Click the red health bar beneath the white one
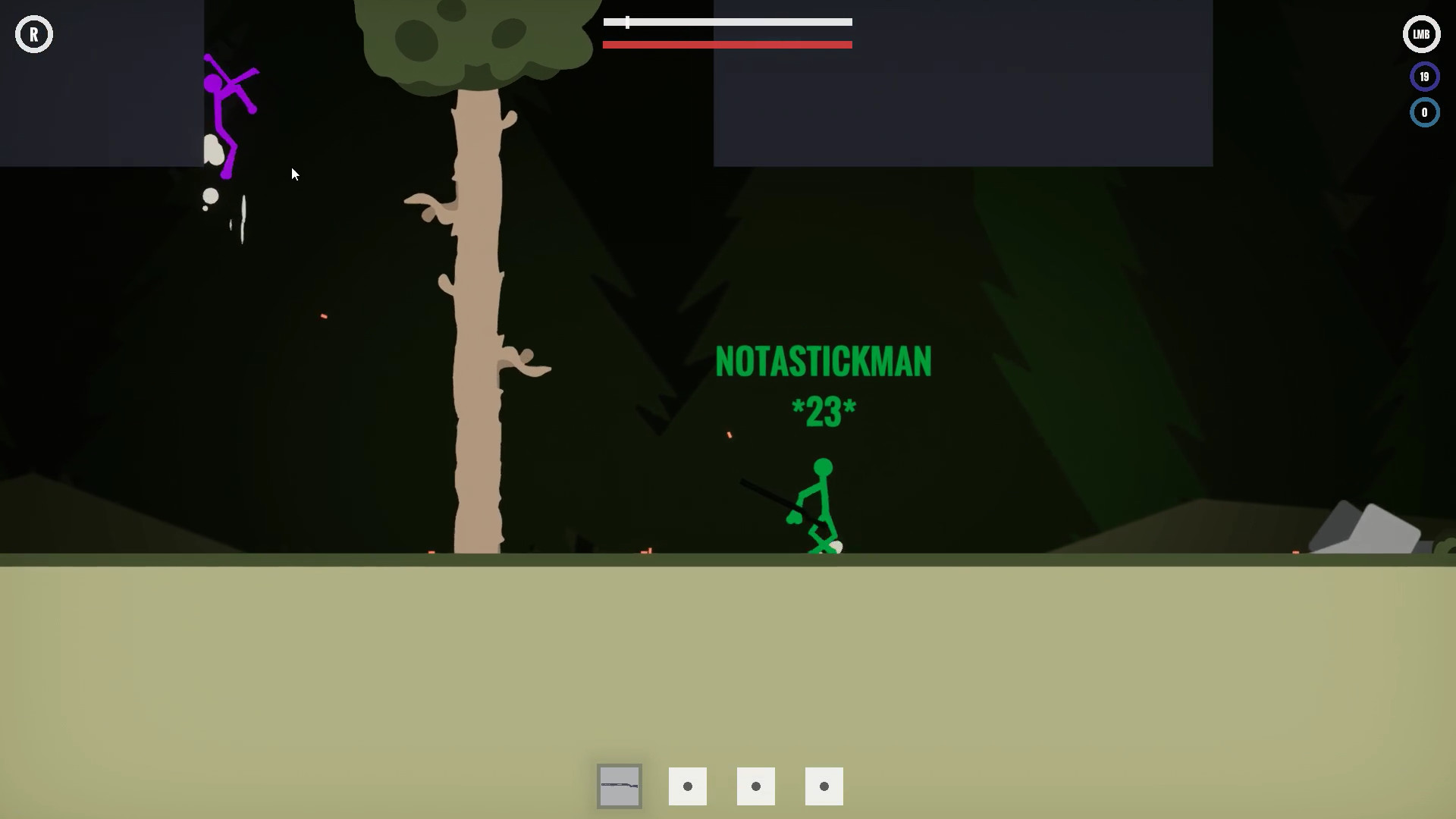Viewport: 1456px width, 819px height. coord(727,45)
